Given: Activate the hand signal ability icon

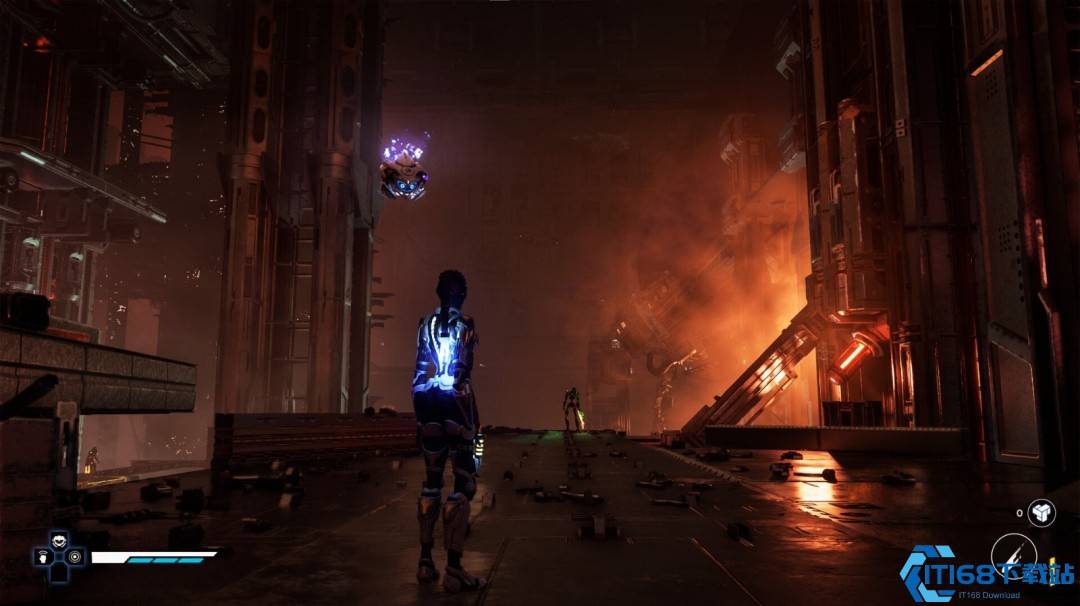Looking at the screenshot, I should [x=43, y=556].
